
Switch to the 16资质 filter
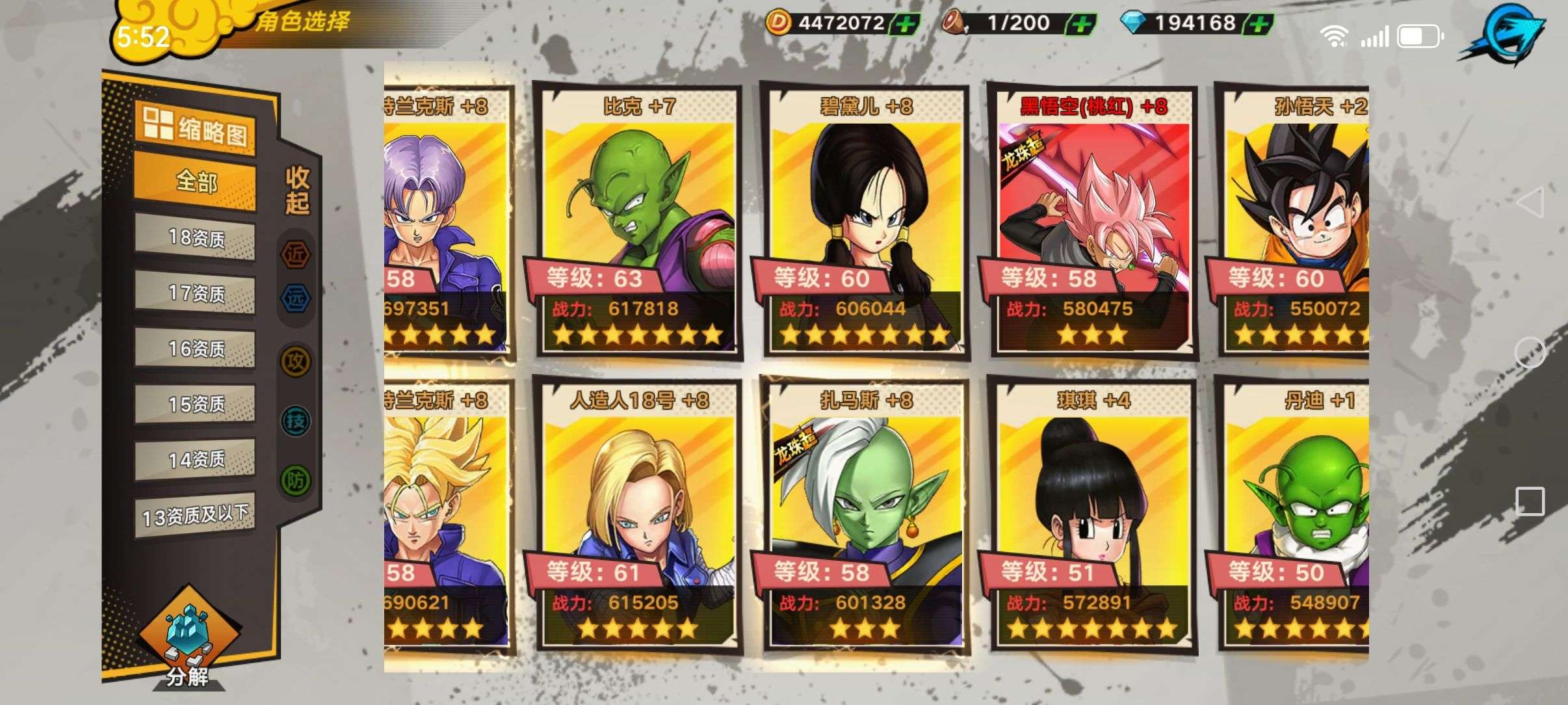195,350
